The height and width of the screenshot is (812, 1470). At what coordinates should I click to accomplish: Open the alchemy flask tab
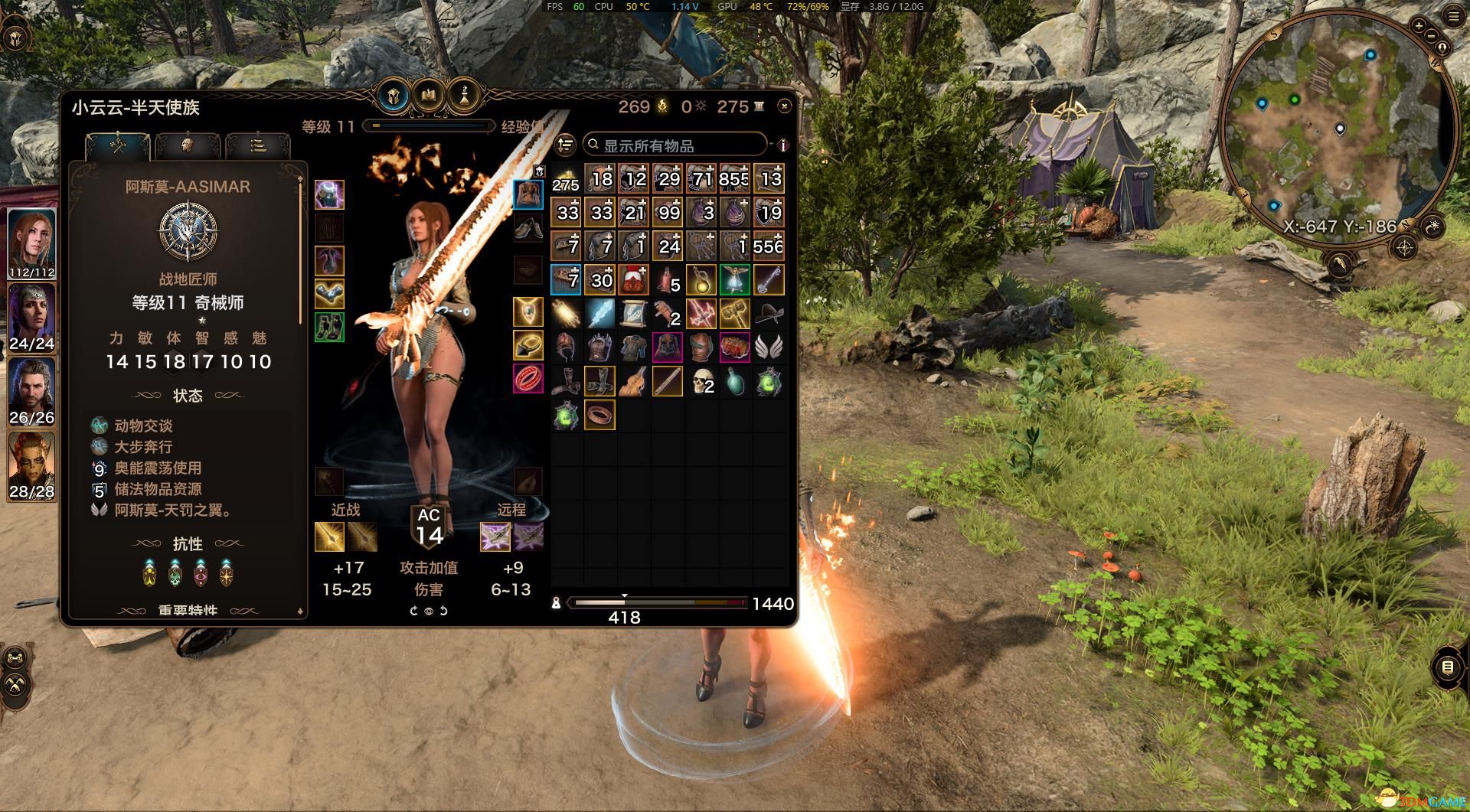point(463,96)
